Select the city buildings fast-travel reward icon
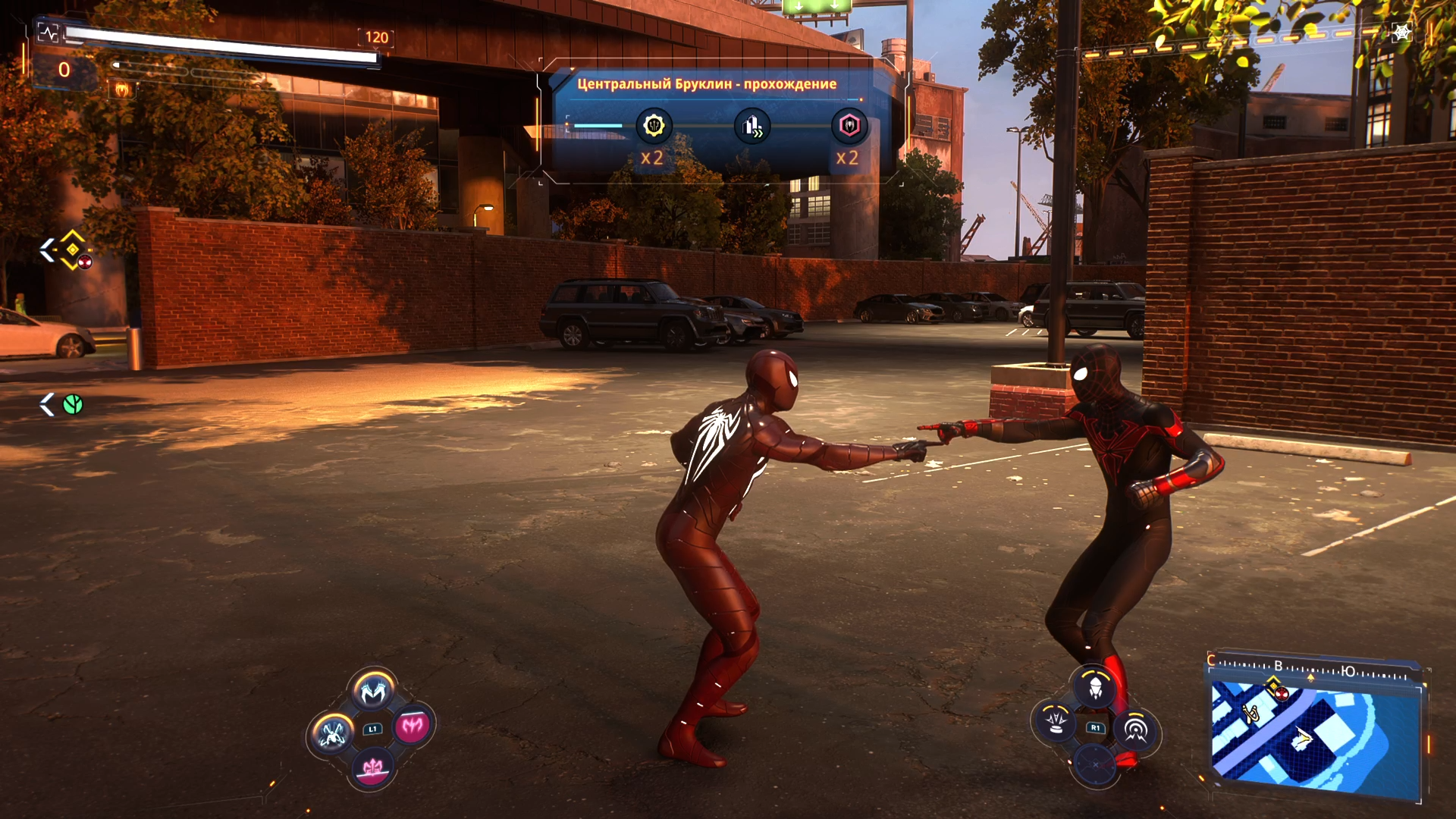Screen dimensions: 1456x819 click(752, 126)
